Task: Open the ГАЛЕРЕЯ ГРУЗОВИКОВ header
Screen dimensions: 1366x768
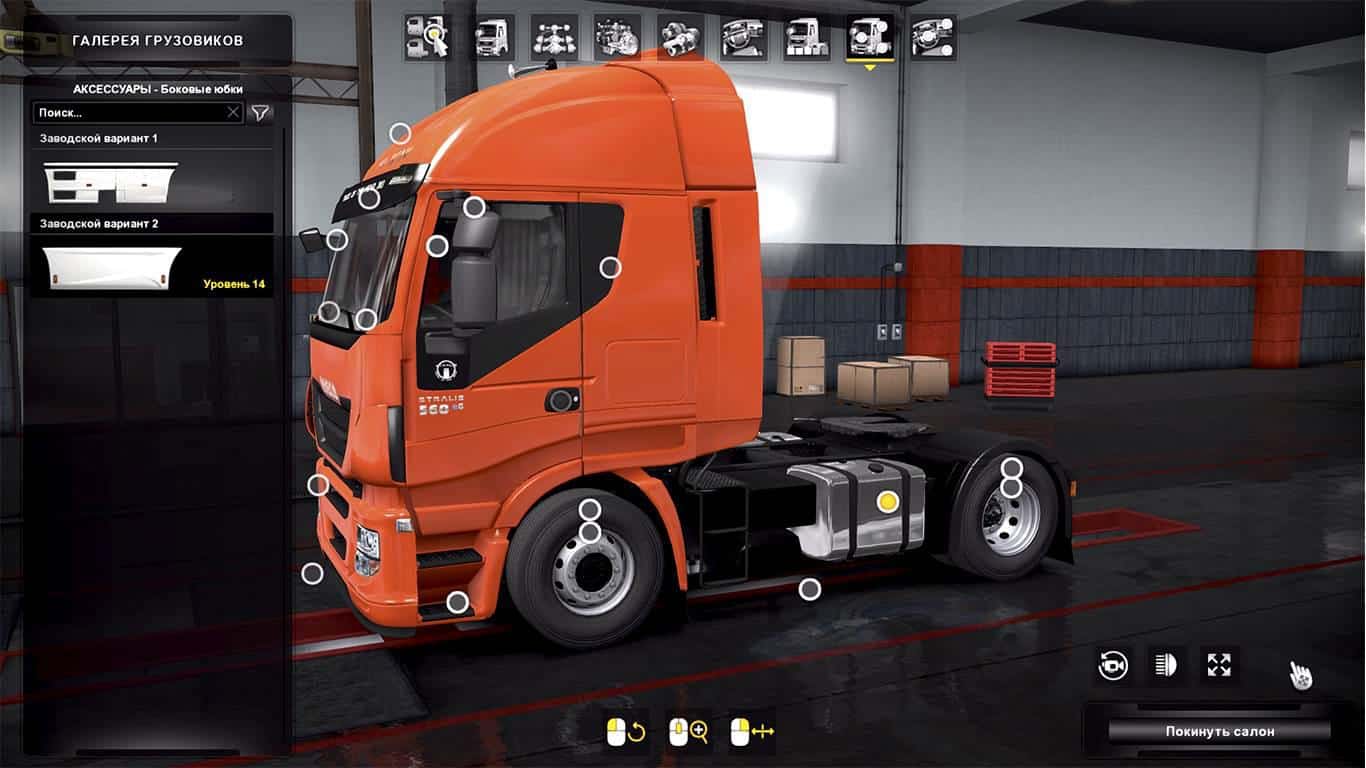Action: click(157, 41)
